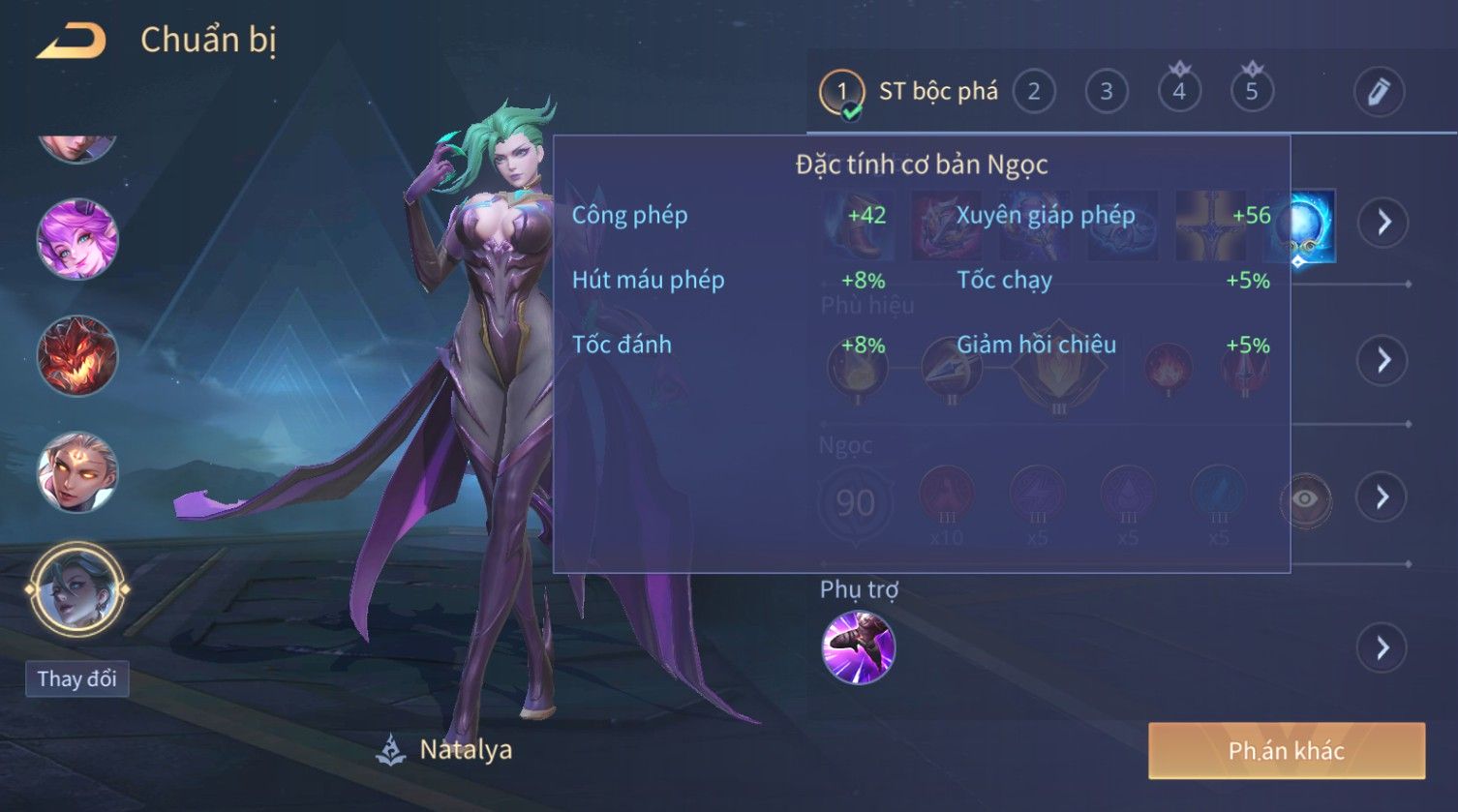The width and height of the screenshot is (1458, 812).
Task: Select the ST bộc phá preset 1
Action: (841, 92)
